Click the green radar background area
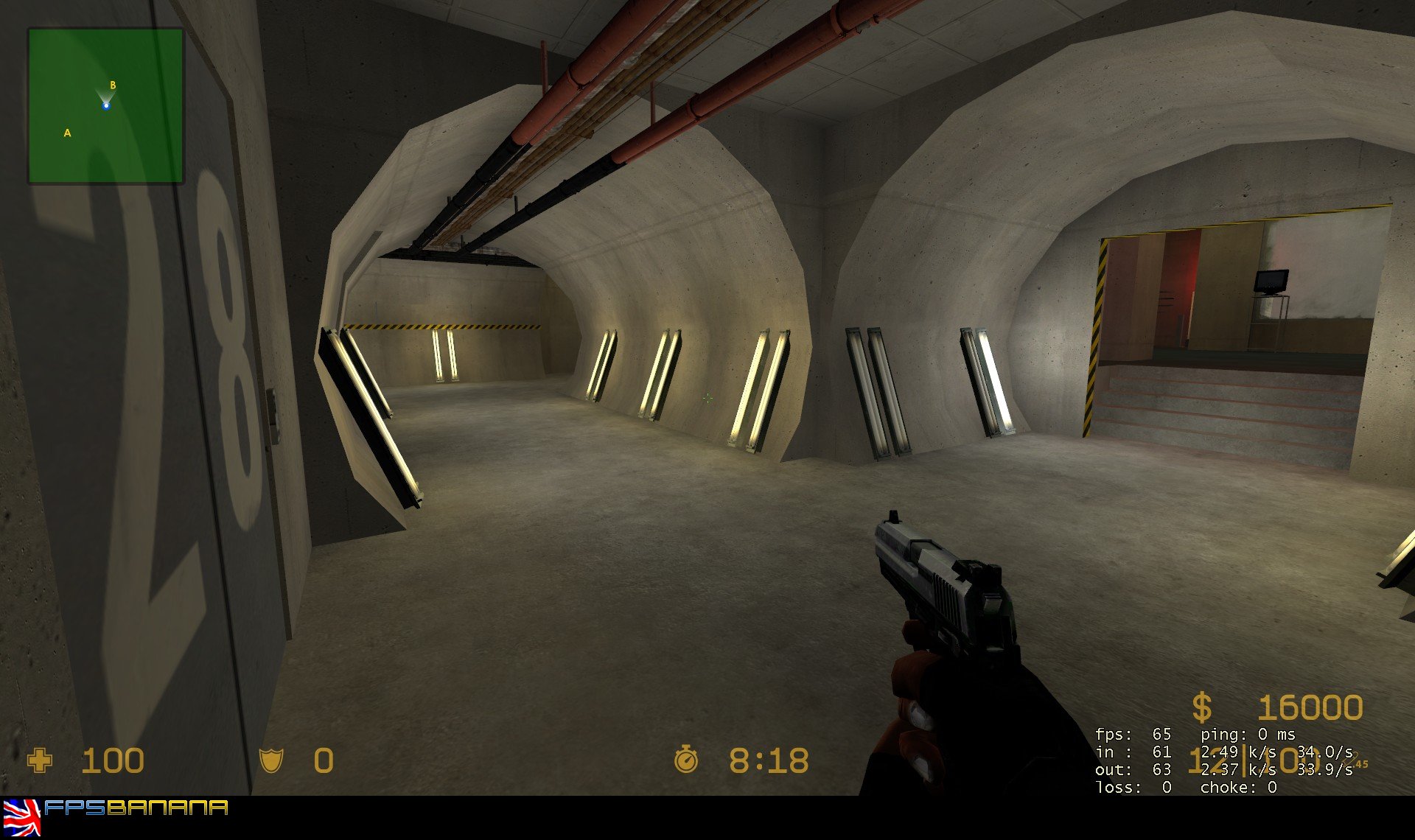Screen dimensions: 1415x840 pos(147,155)
